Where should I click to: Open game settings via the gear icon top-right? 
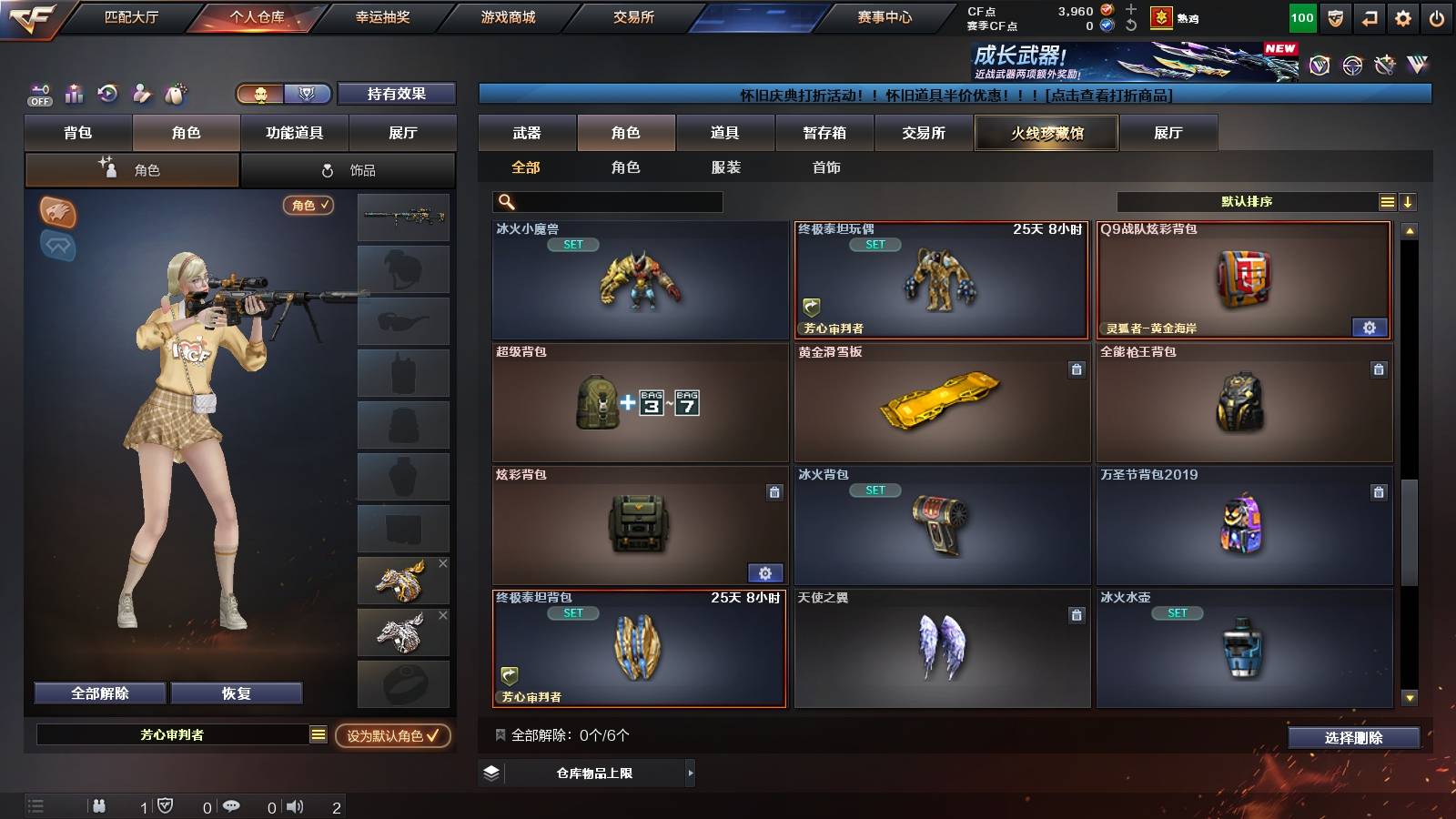click(1402, 17)
